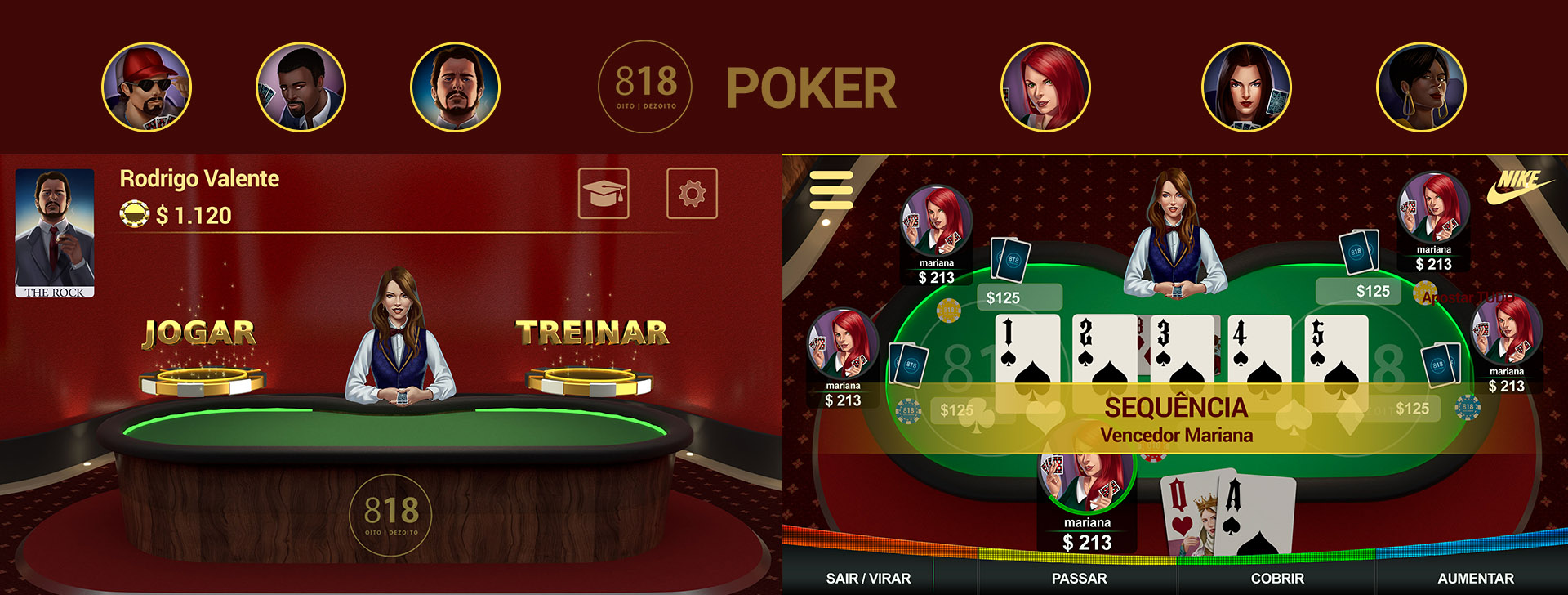The image size is (1568, 595).
Task: Start a game with JOGAR
Action: tap(200, 333)
